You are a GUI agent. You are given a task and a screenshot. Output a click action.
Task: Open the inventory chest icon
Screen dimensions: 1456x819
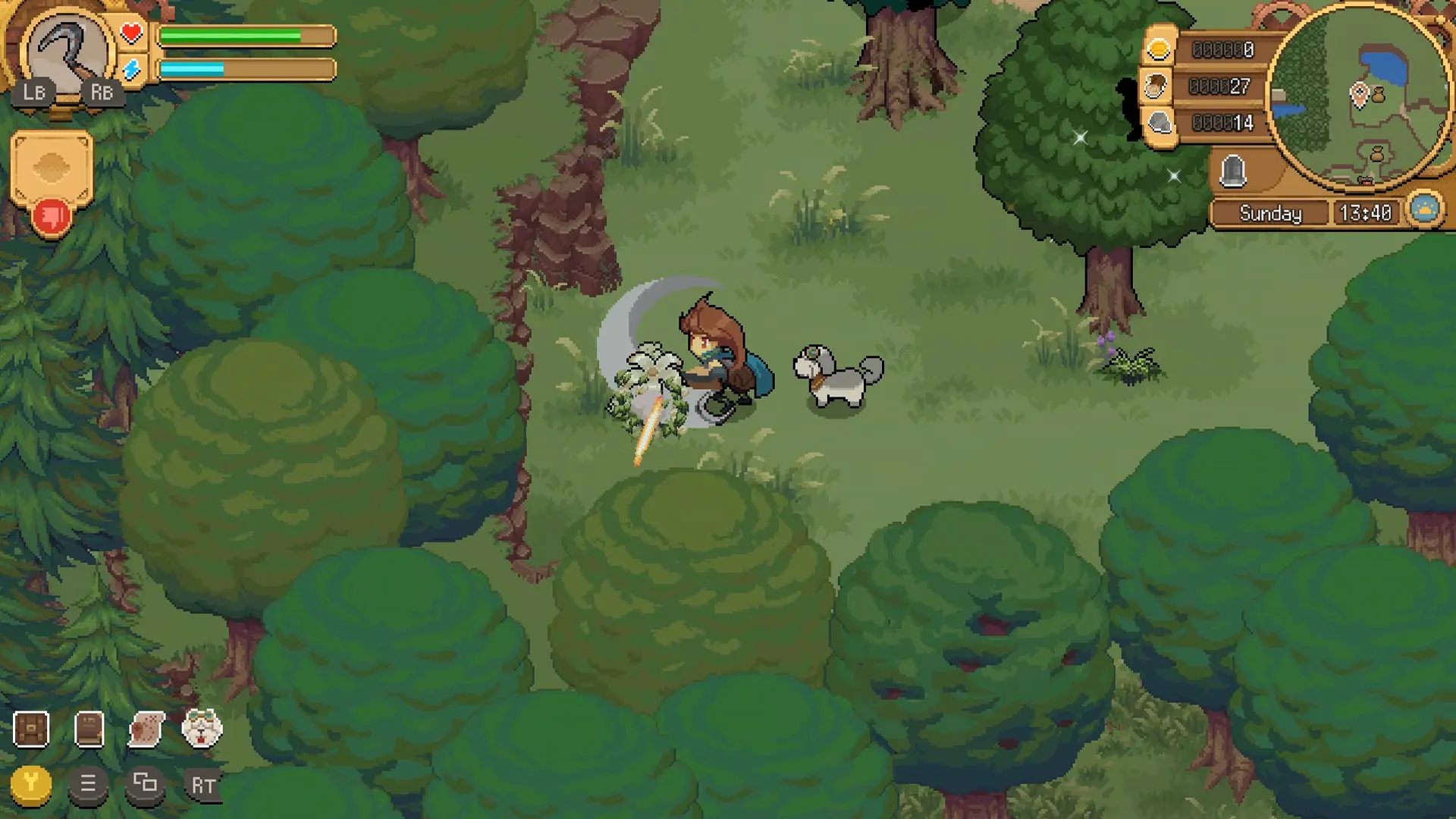[x=32, y=727]
